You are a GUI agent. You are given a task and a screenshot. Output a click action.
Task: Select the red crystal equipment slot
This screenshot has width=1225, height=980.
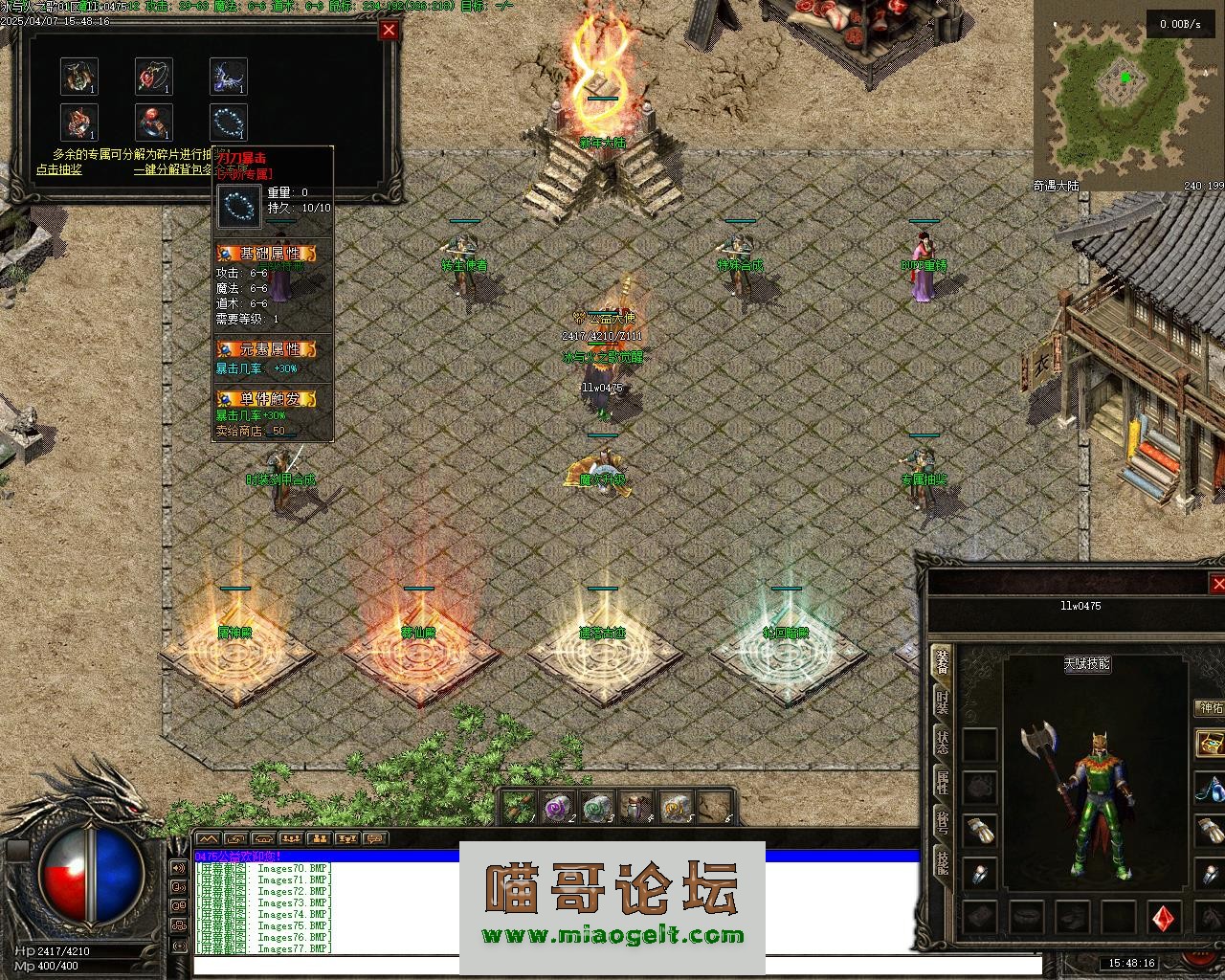click(1166, 917)
